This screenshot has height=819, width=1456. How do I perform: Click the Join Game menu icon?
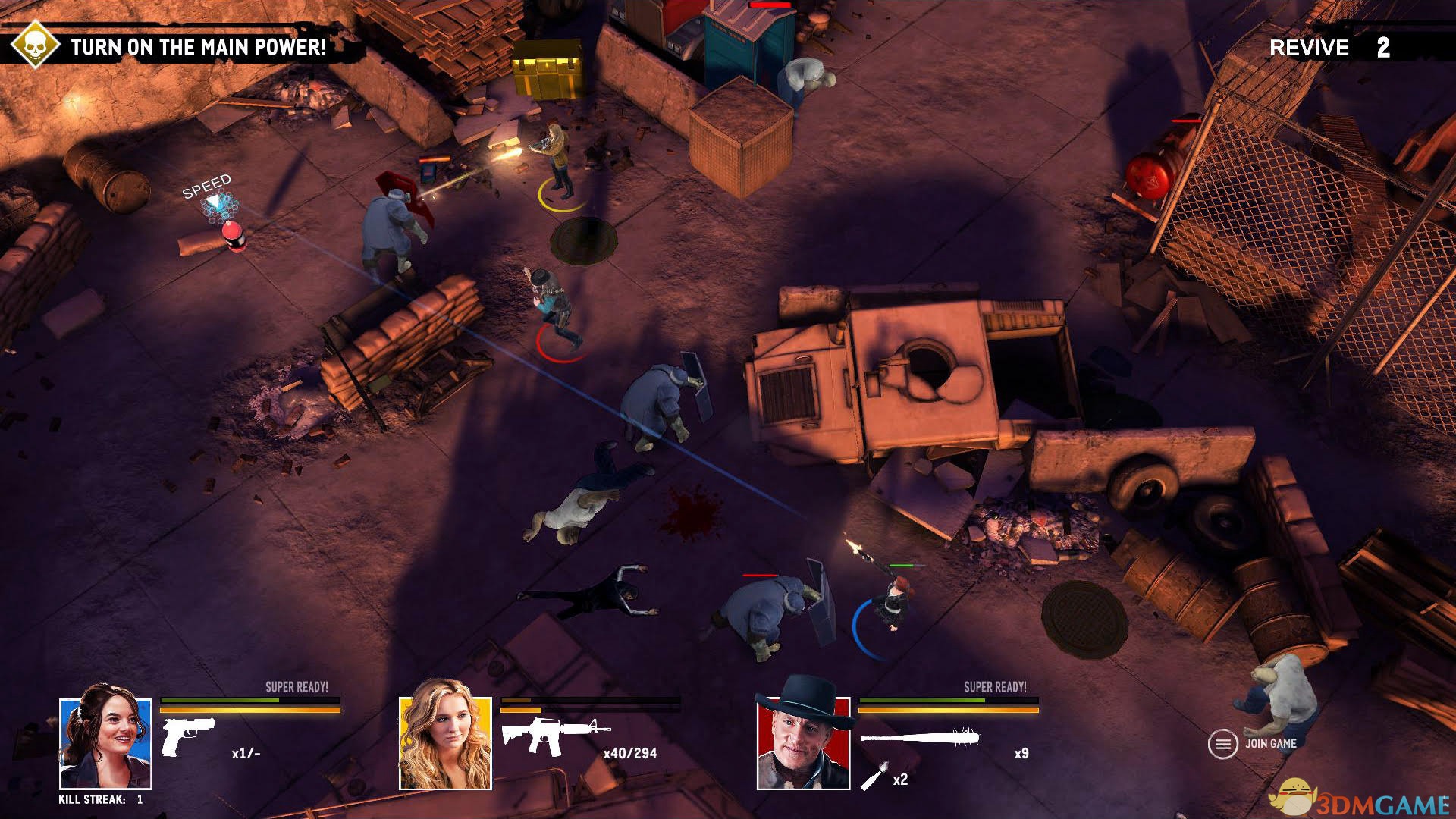click(1222, 744)
